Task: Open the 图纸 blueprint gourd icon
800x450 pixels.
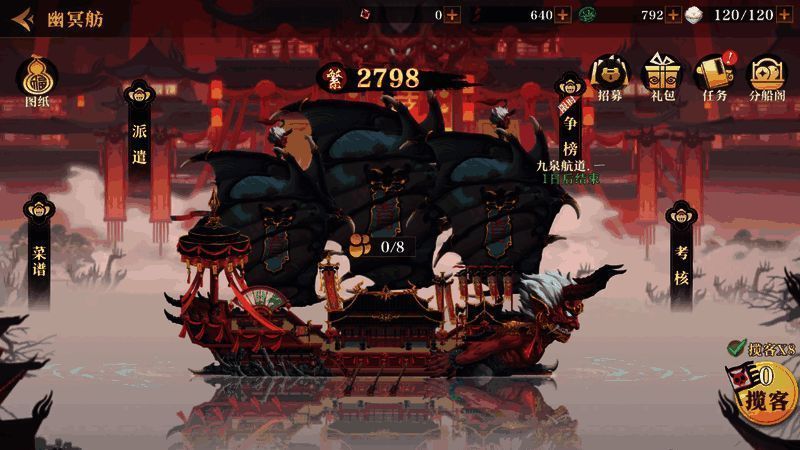Action: point(36,77)
